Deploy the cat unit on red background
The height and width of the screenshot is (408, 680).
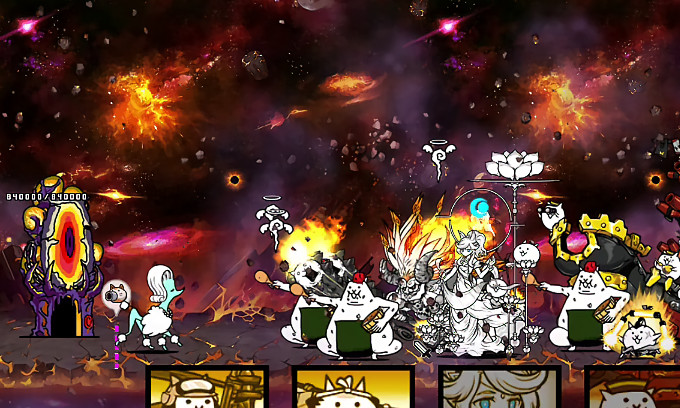634,388
